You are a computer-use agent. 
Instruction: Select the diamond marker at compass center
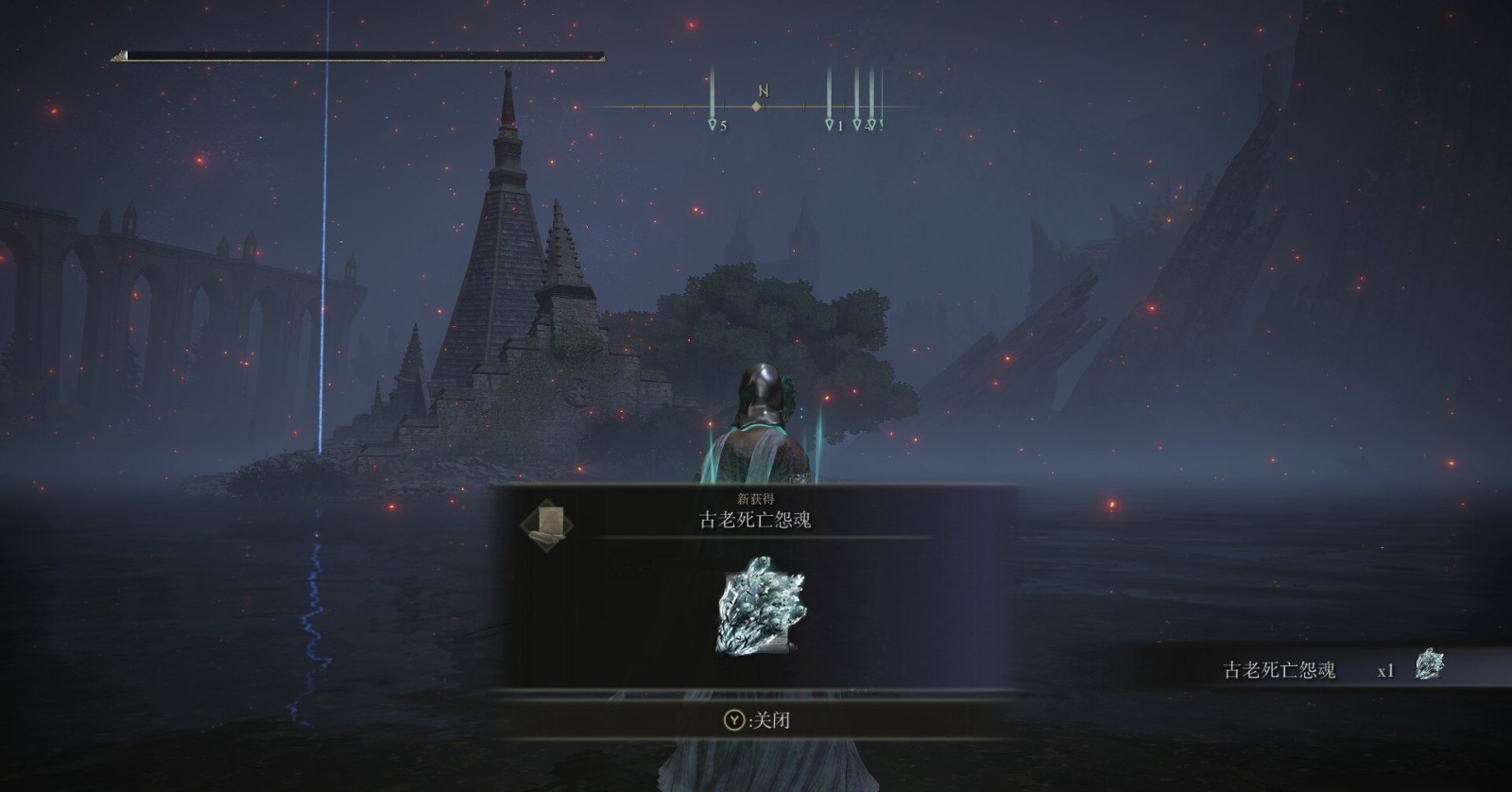click(x=756, y=107)
